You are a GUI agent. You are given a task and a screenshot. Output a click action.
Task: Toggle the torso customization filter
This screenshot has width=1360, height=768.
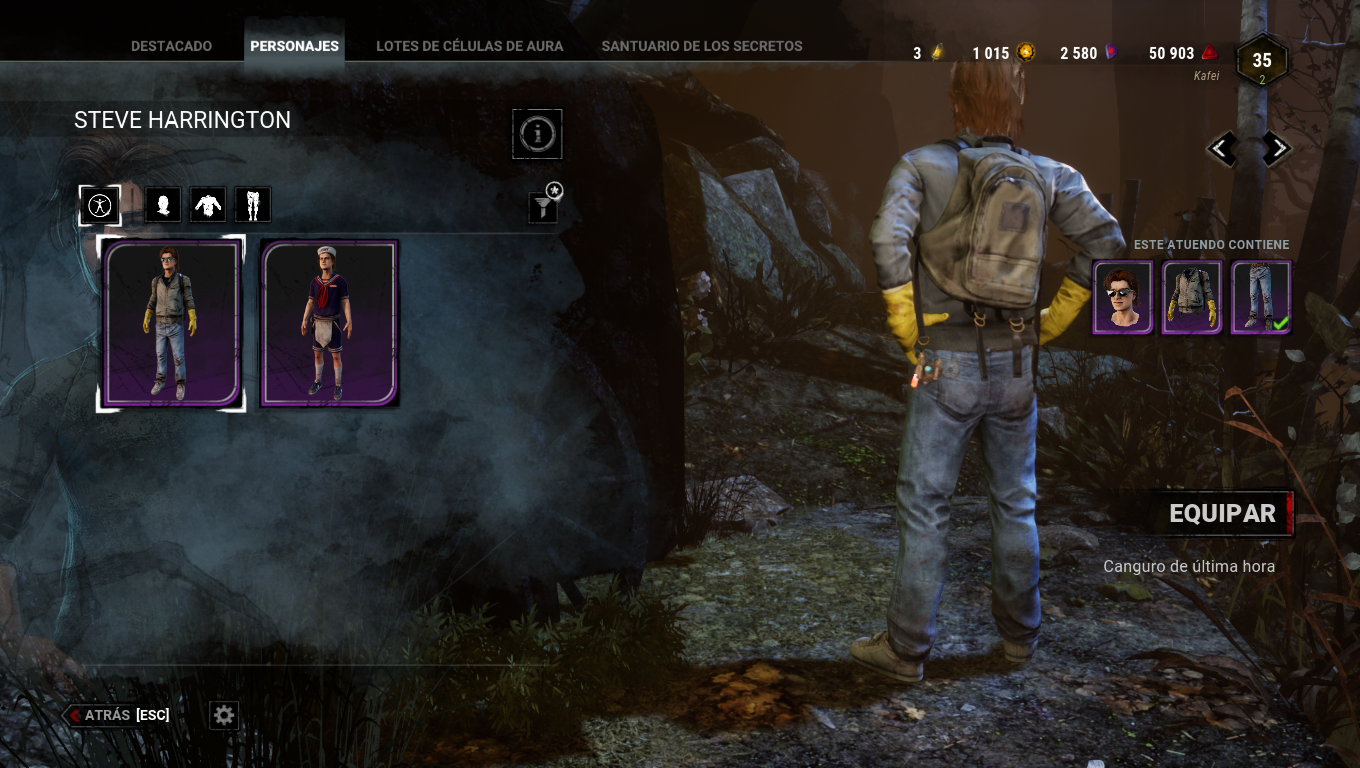(208, 204)
